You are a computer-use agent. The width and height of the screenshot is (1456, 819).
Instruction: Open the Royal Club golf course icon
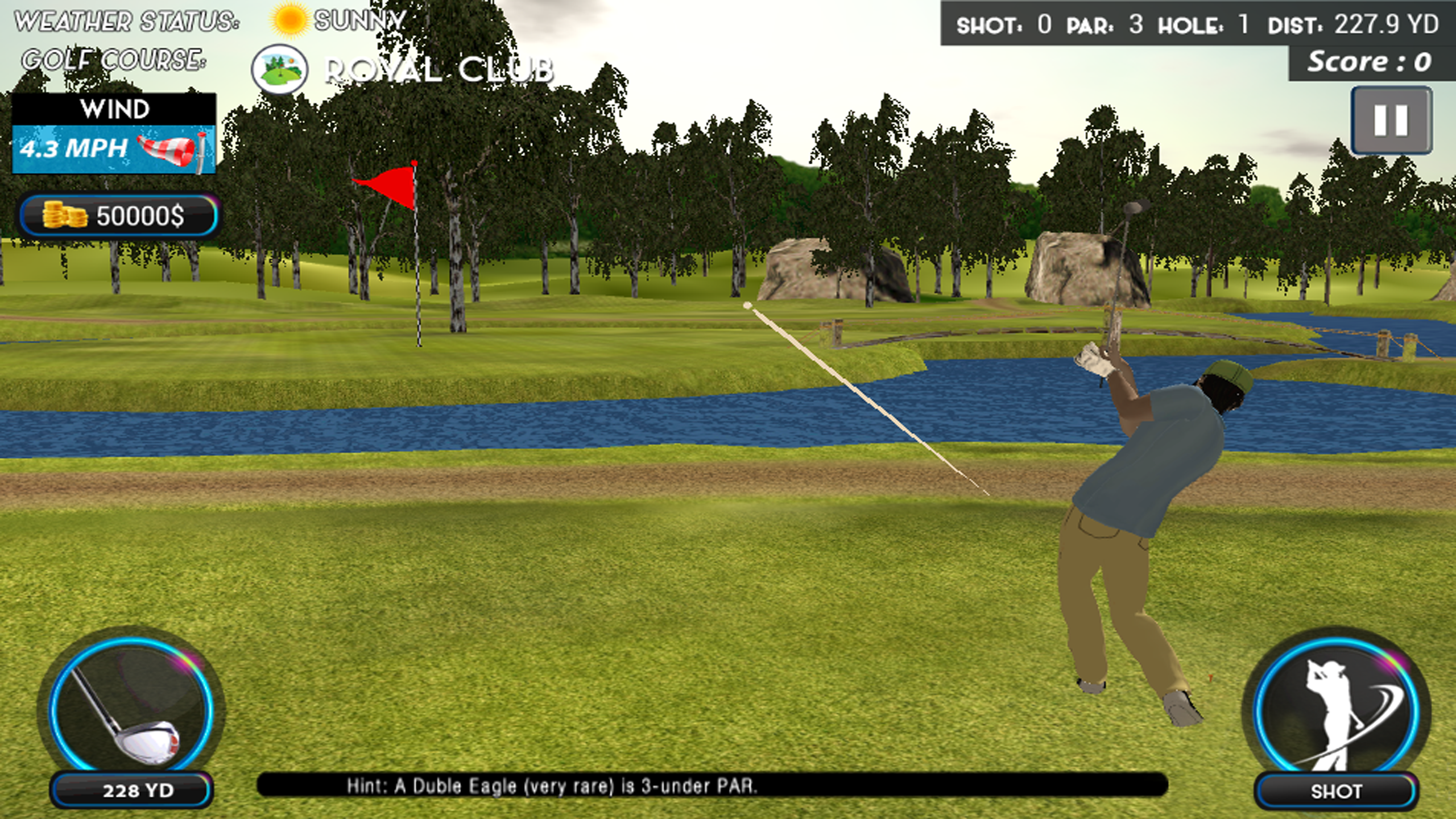(x=278, y=68)
